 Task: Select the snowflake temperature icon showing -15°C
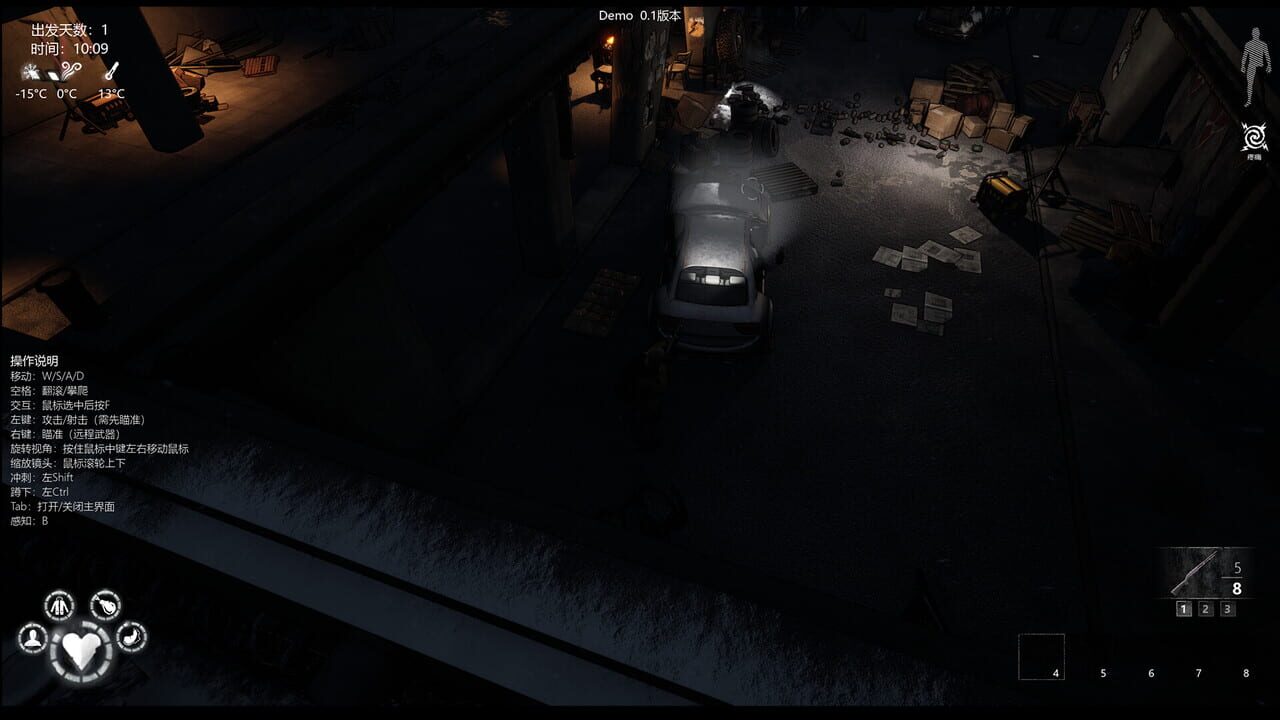click(x=31, y=71)
